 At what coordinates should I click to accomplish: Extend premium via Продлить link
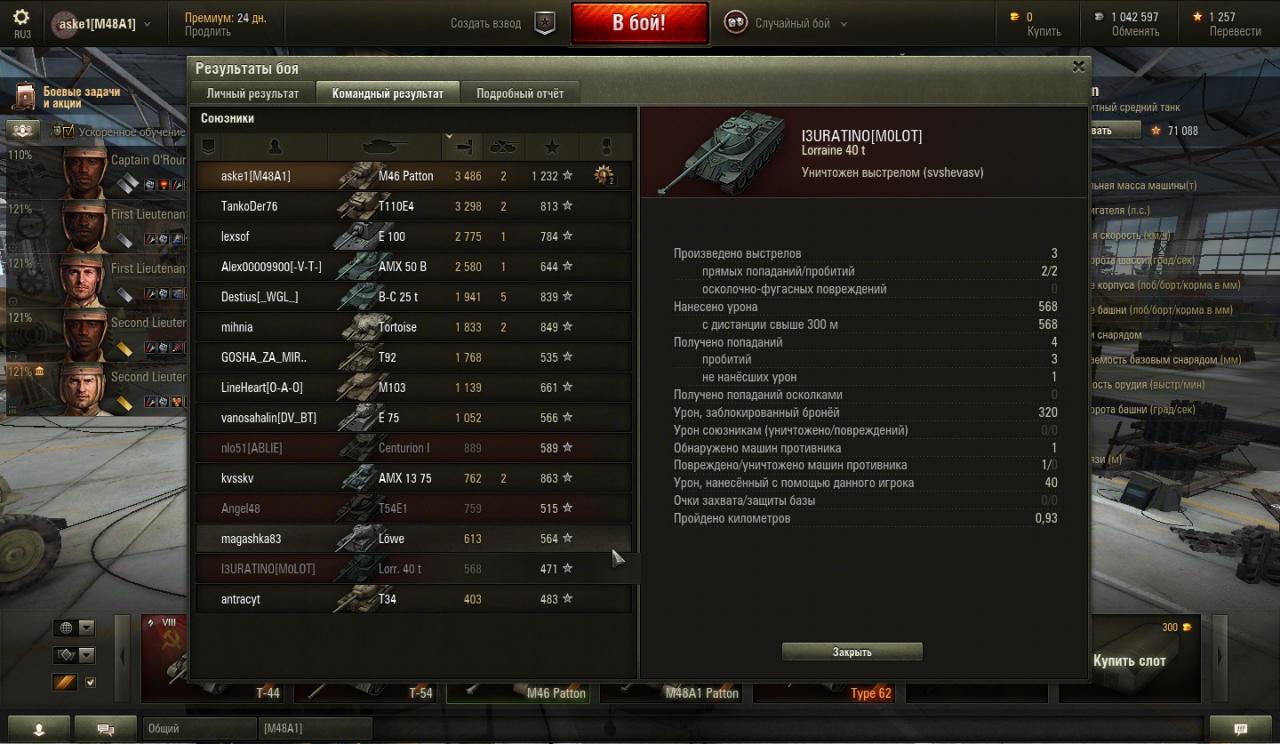207,31
